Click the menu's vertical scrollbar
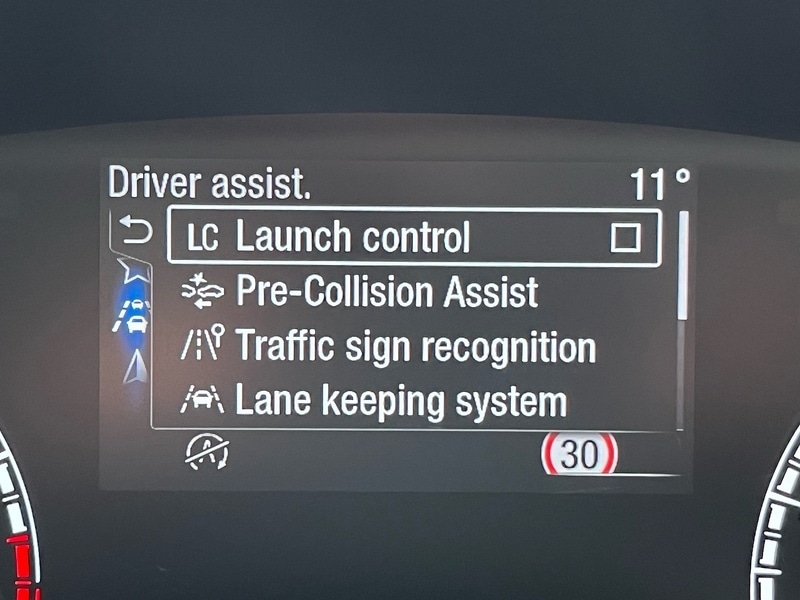The width and height of the screenshot is (800, 600). (683, 265)
